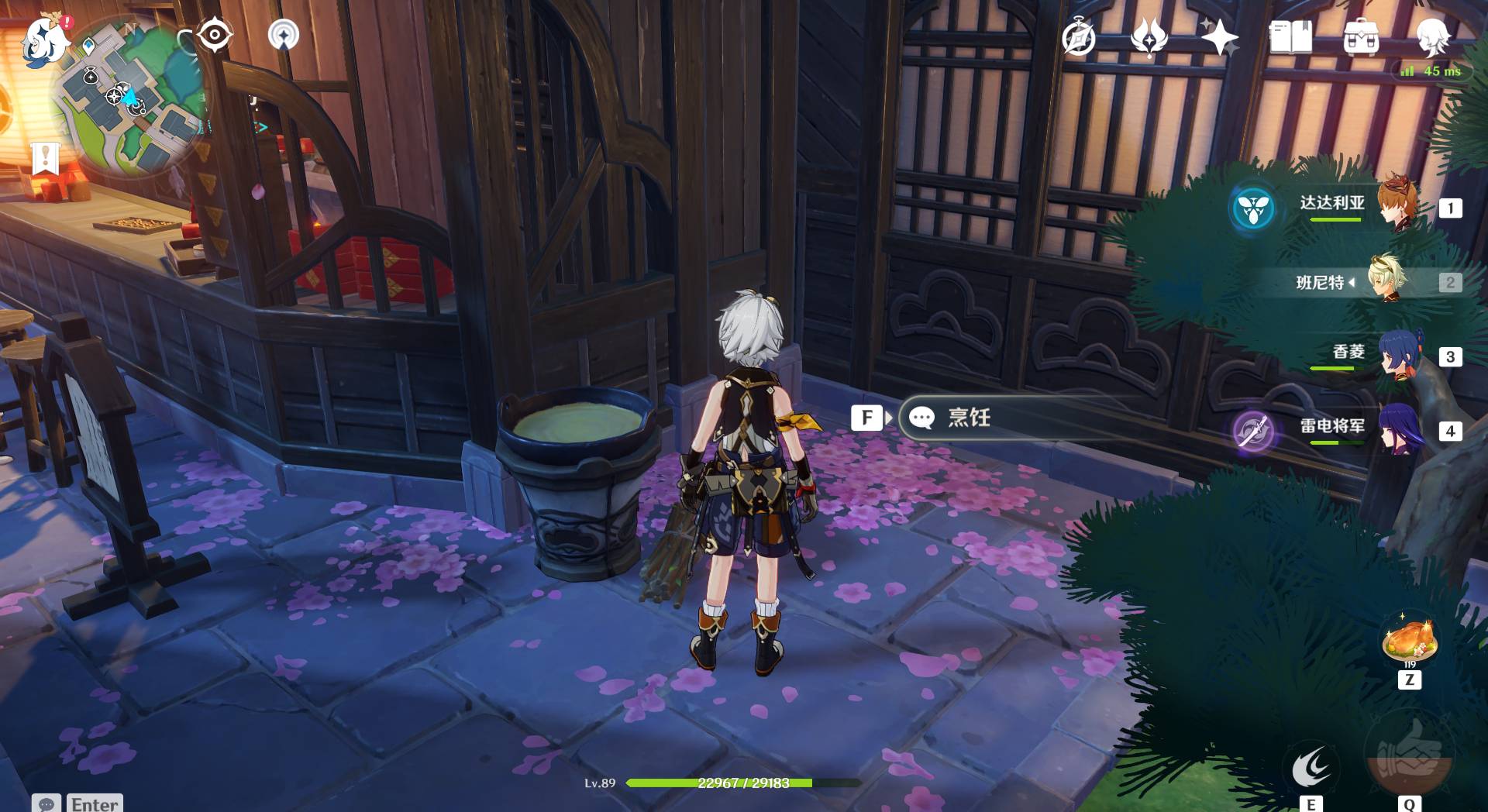Open the quest navigation banner icon

[46, 157]
